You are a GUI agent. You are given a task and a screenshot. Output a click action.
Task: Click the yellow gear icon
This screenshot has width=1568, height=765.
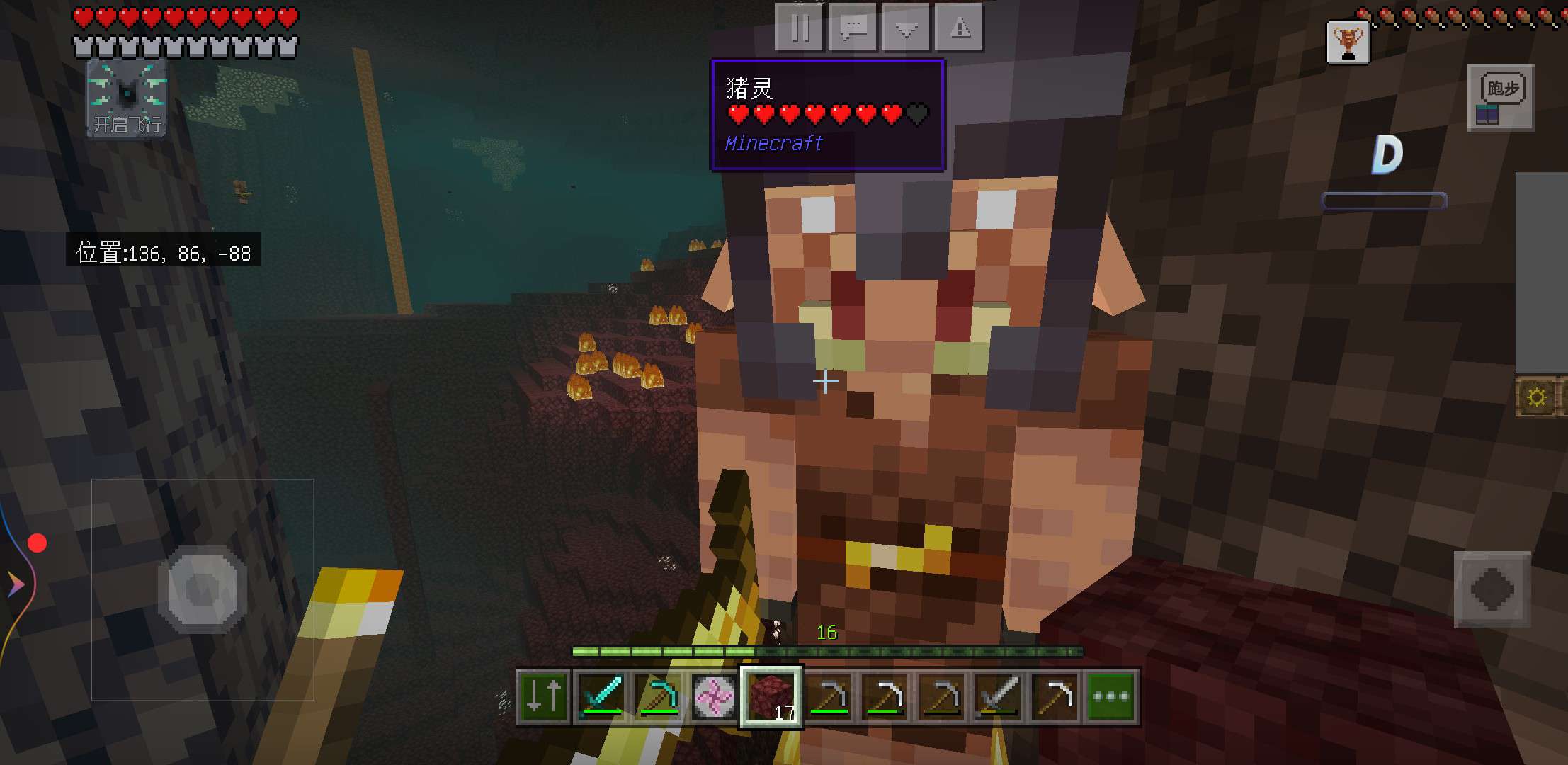(1536, 397)
